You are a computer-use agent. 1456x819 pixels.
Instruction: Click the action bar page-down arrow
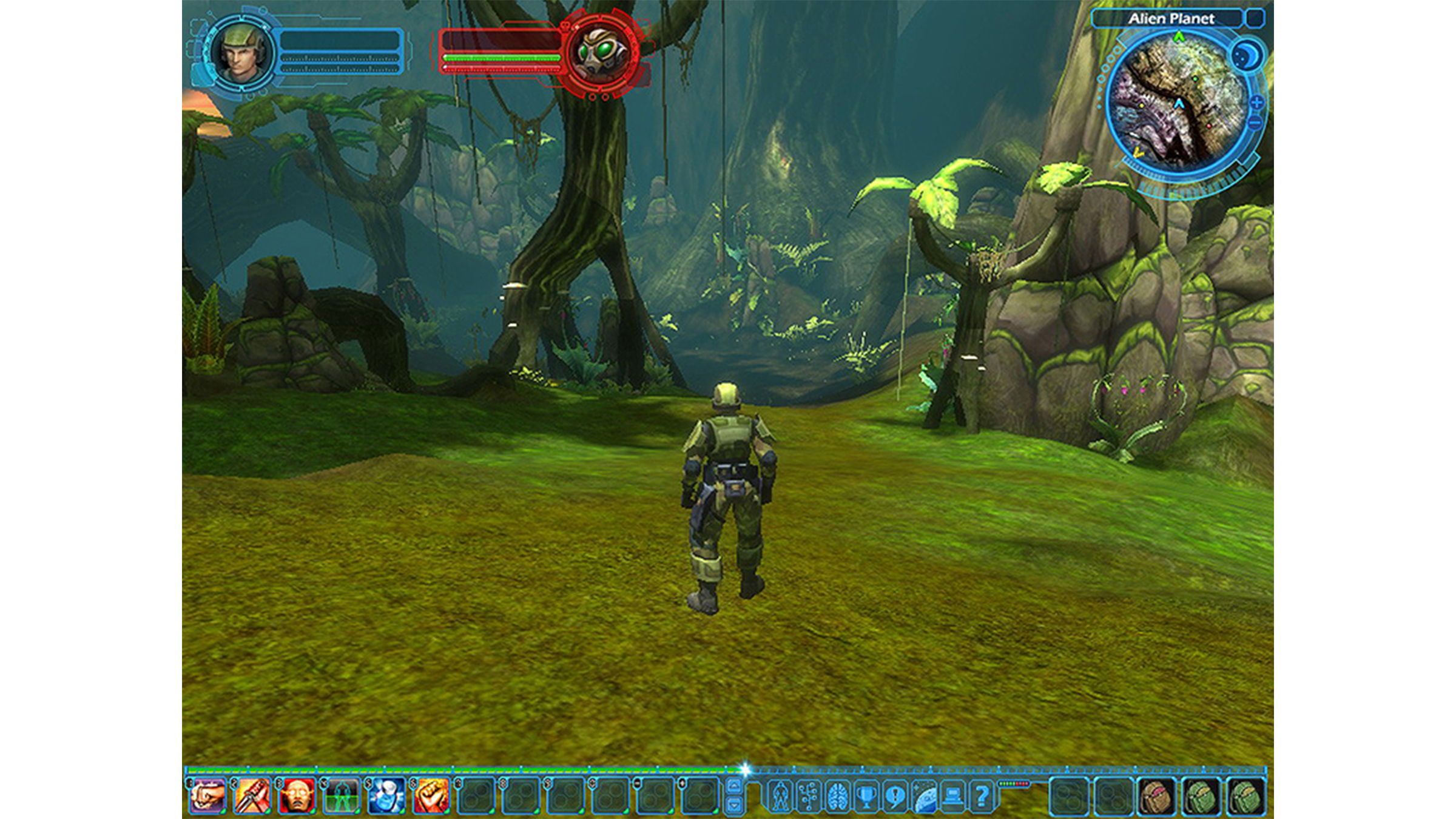(734, 804)
